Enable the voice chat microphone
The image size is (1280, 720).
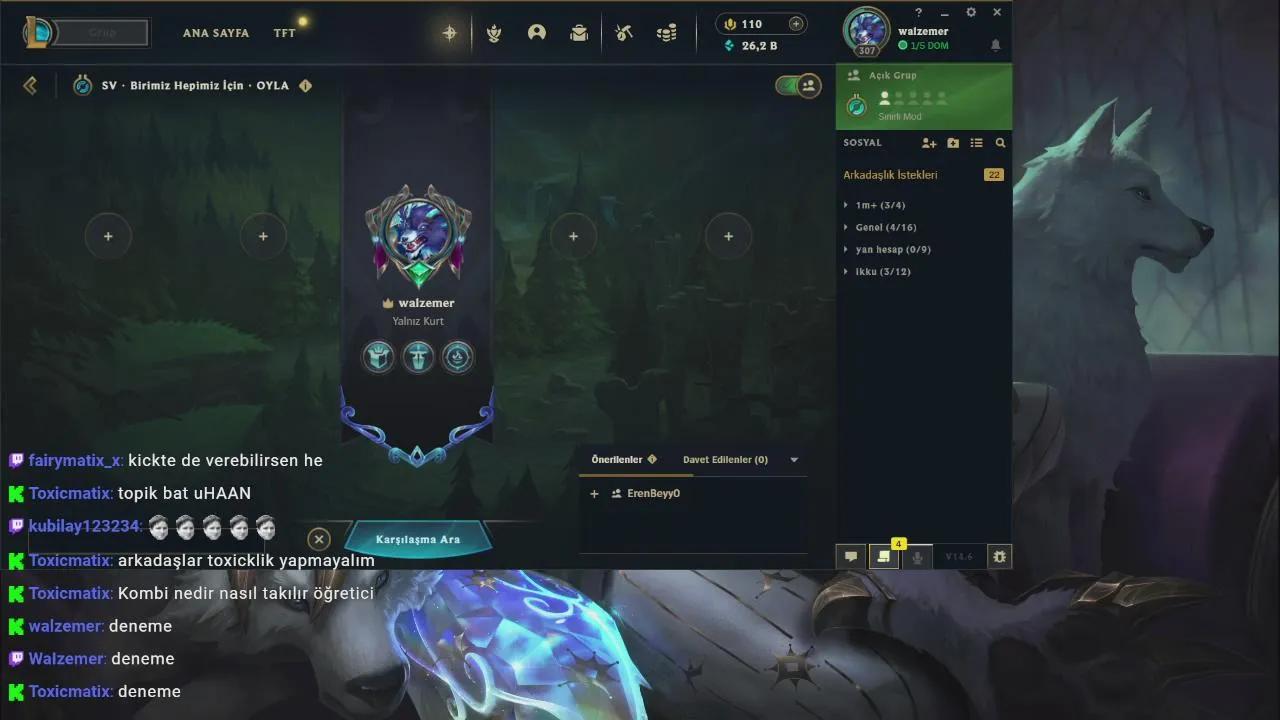pyautogui.click(x=917, y=556)
